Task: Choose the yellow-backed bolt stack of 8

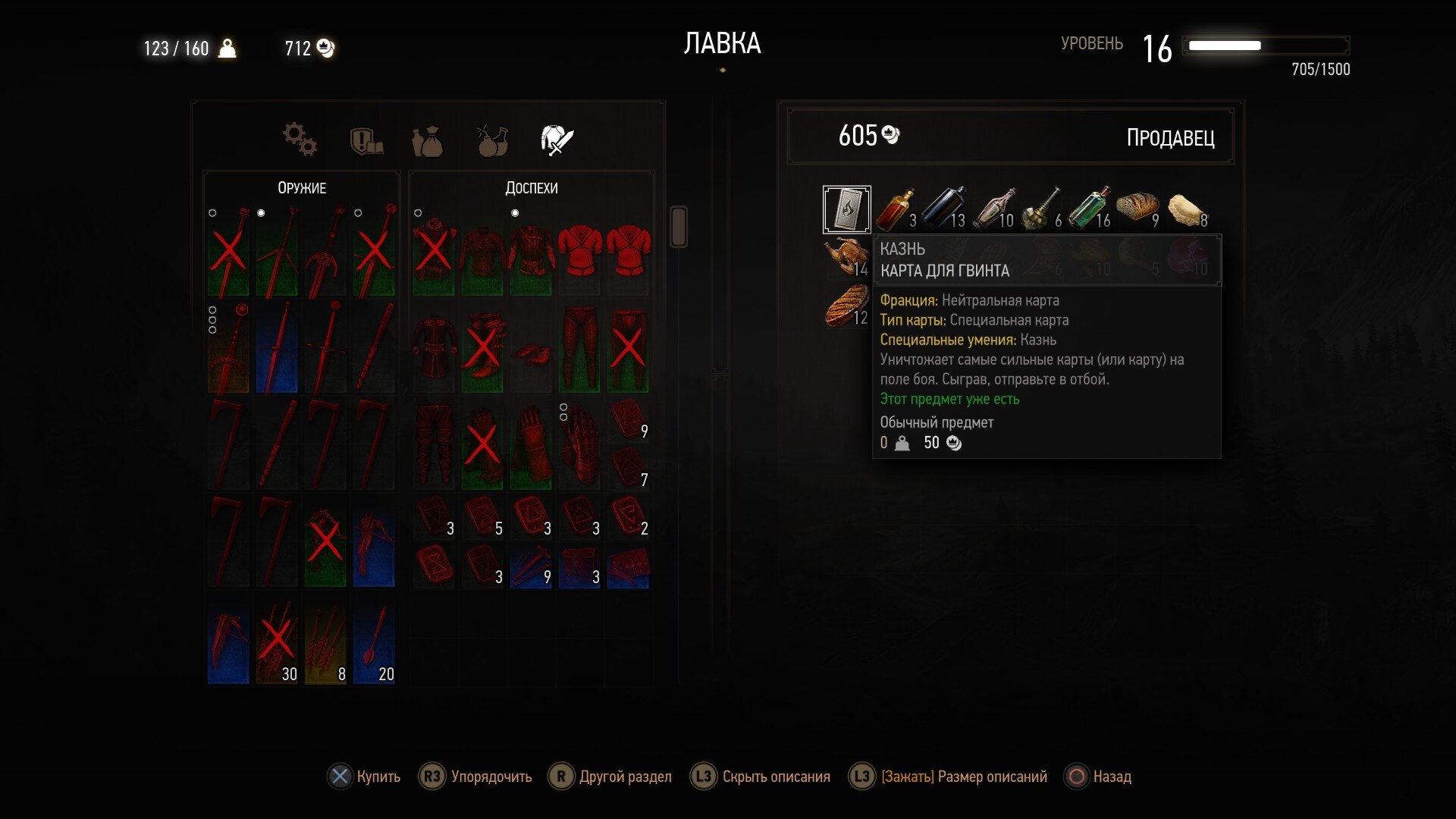Action: [325, 645]
